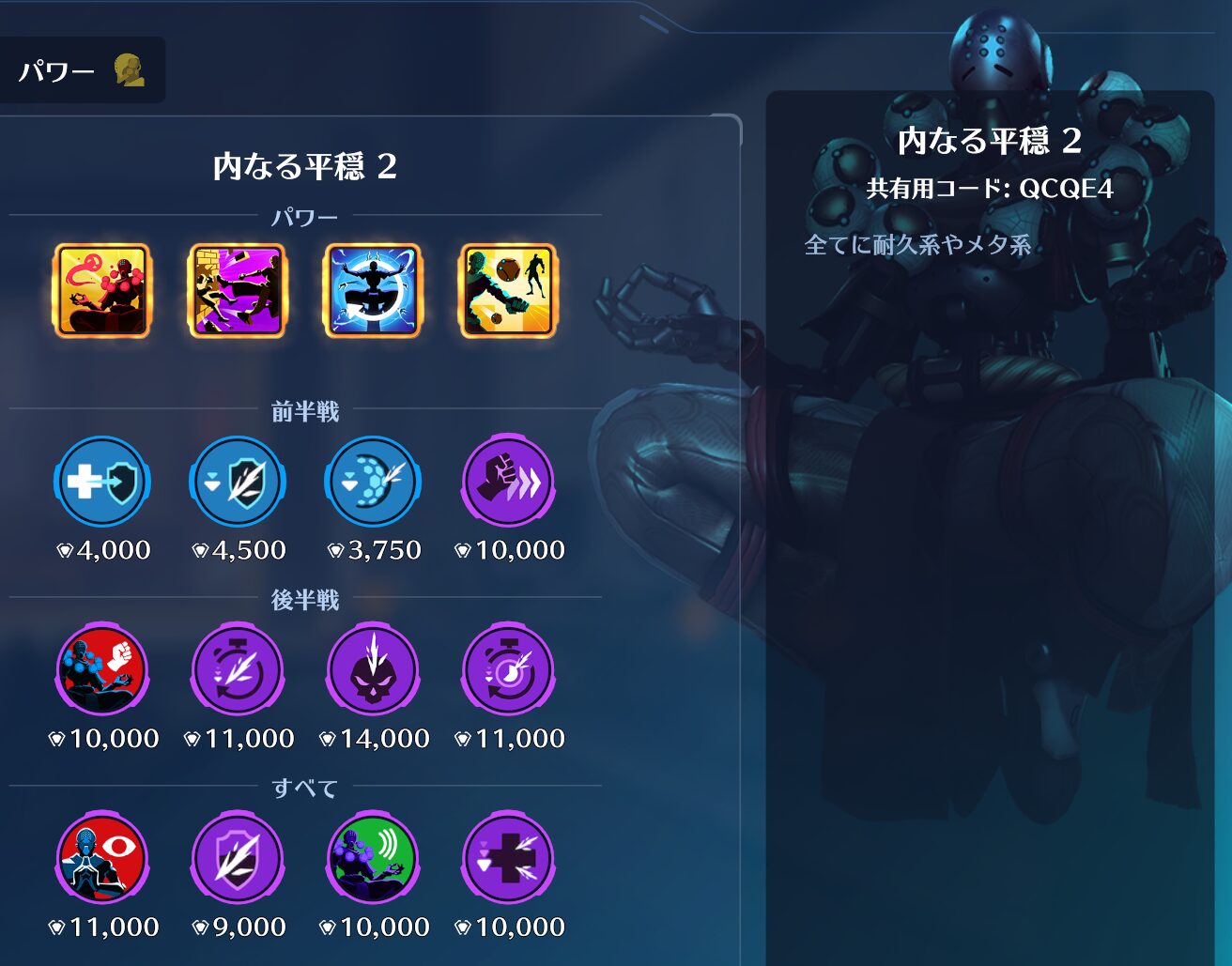Select the red Zenyatta eye item
This screenshot has height=966, width=1232.
click(x=101, y=859)
